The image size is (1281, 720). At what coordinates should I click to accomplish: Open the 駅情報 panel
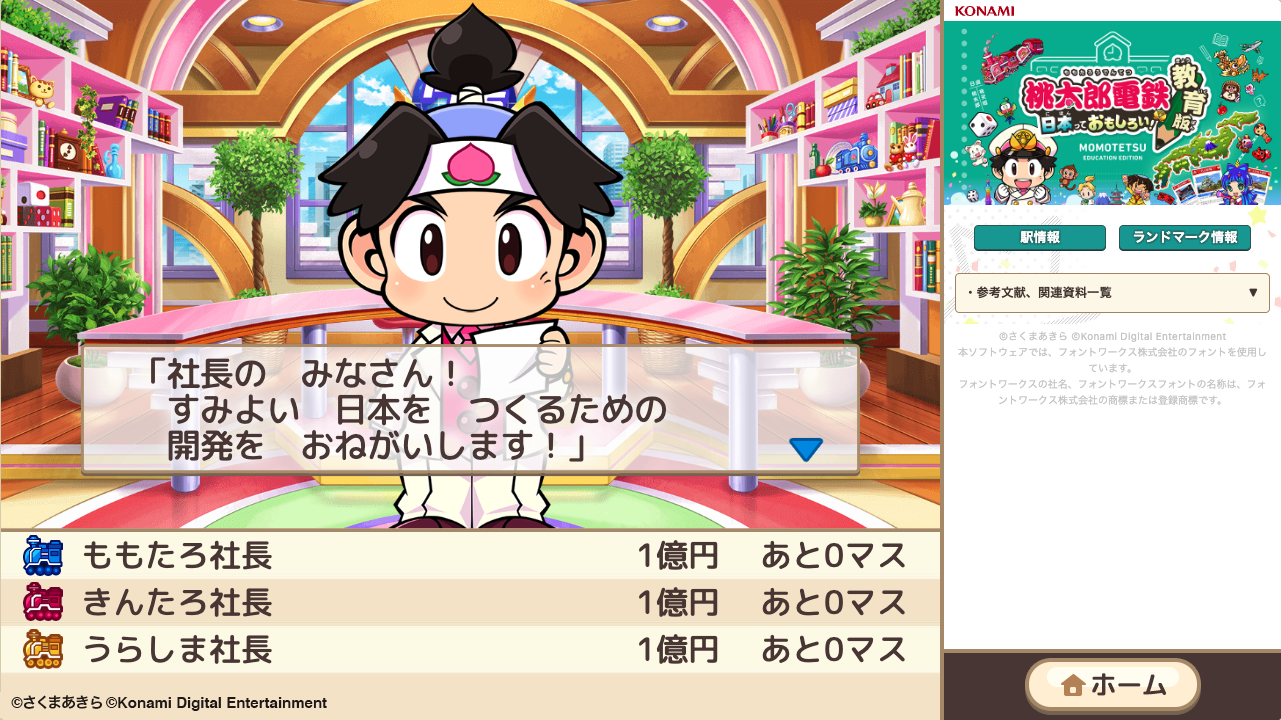[1039, 238]
